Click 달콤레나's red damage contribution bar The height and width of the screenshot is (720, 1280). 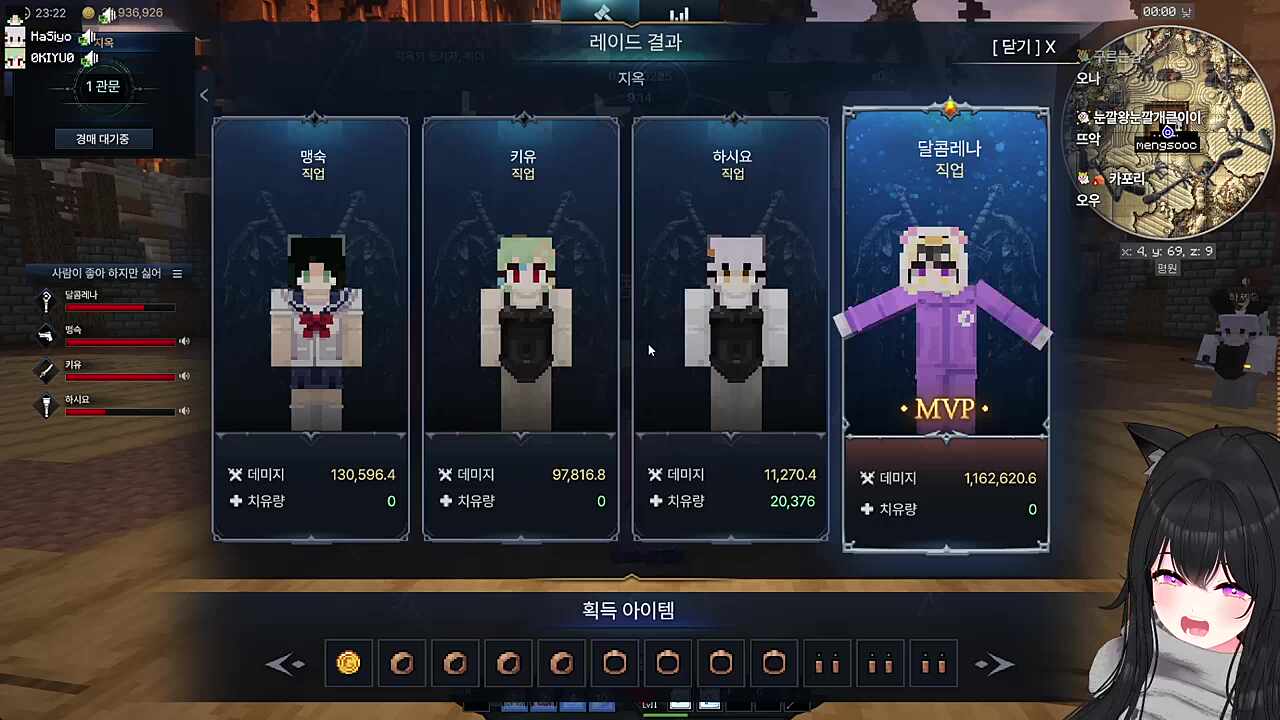(120, 307)
